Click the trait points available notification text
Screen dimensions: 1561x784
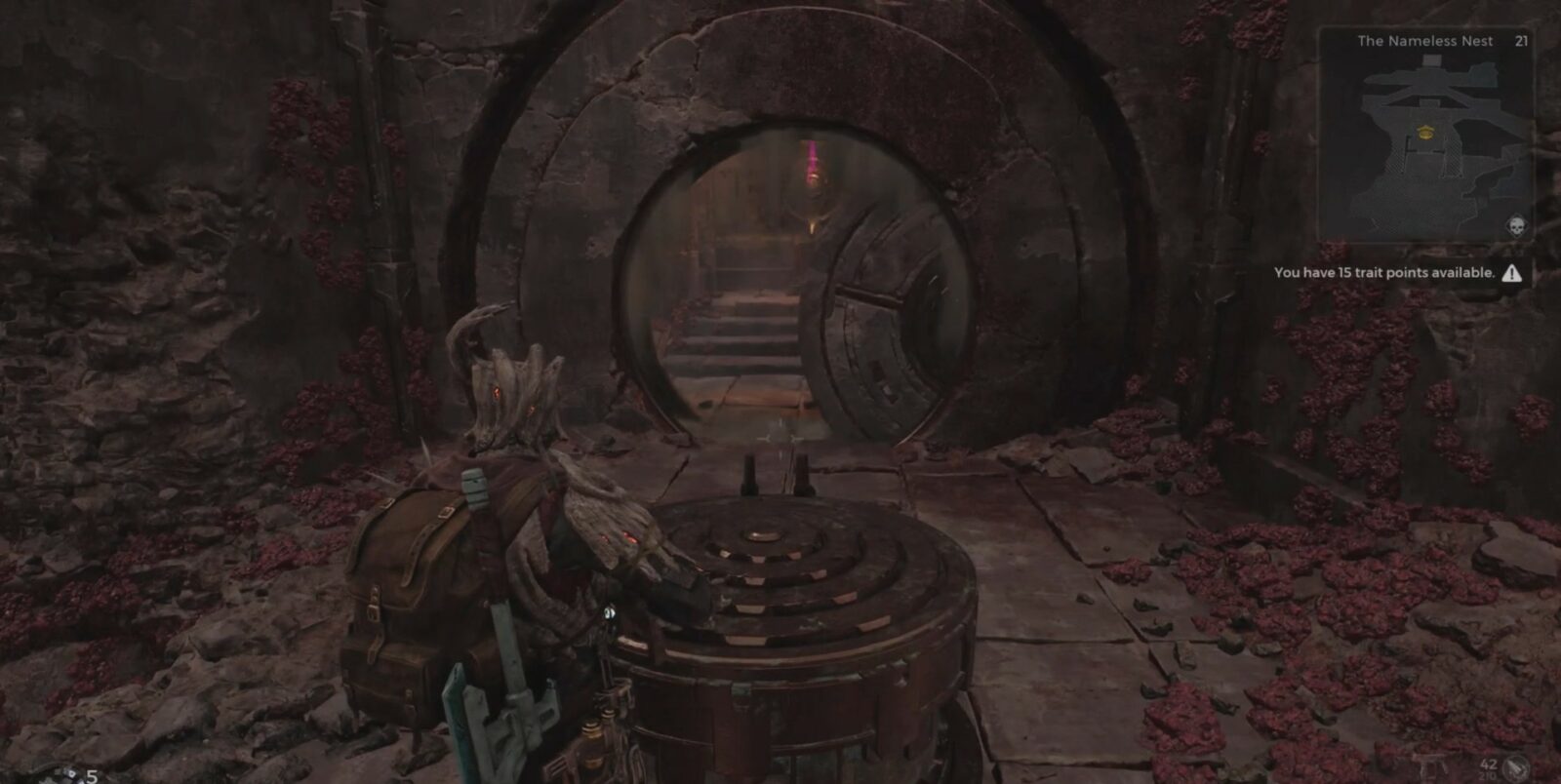pos(1383,274)
